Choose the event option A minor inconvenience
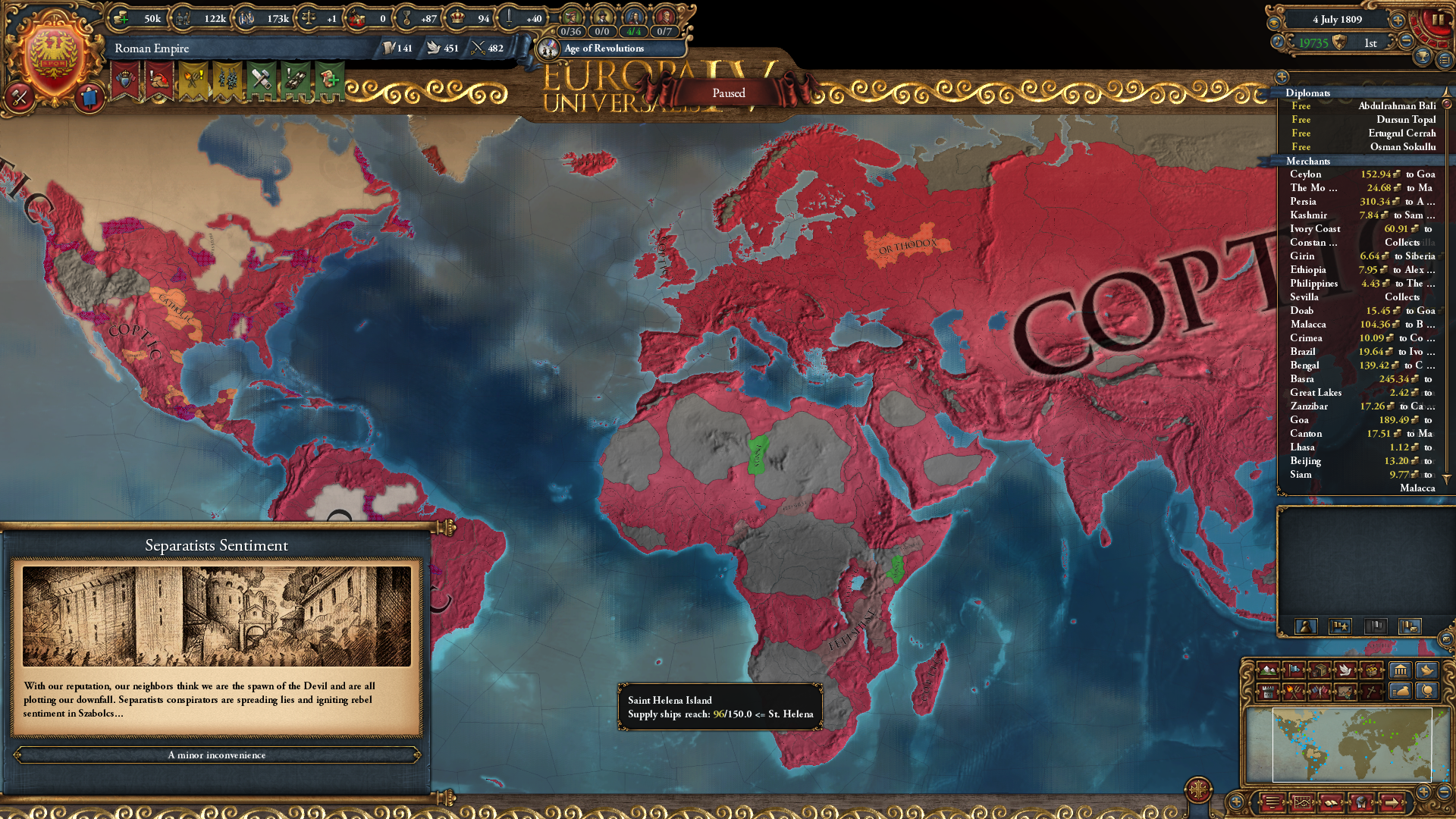This screenshot has width=1456, height=819. click(x=218, y=755)
